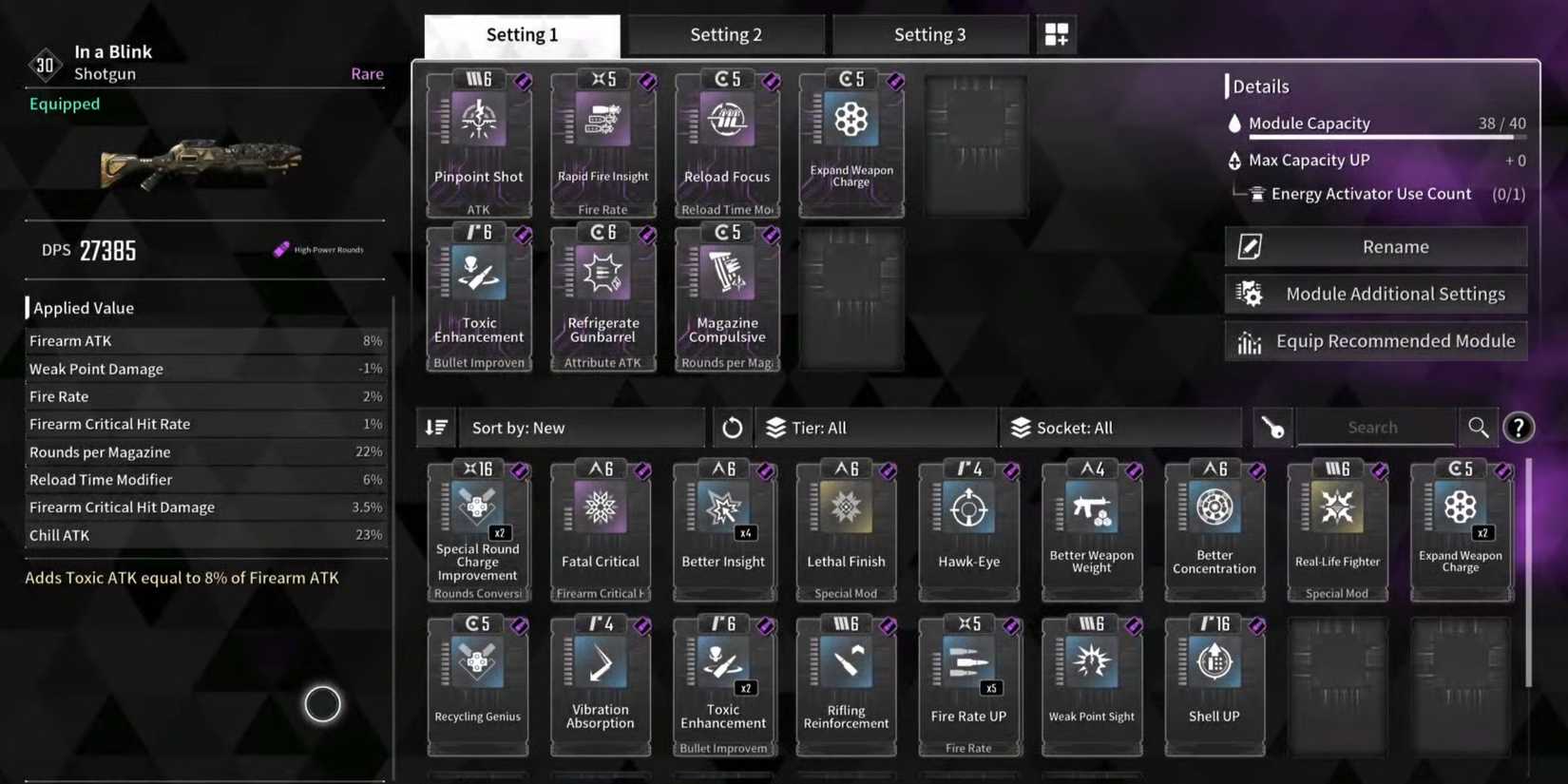This screenshot has width=1568, height=784.
Task: Open the Tier: All filter dropdown
Action: pos(874,427)
